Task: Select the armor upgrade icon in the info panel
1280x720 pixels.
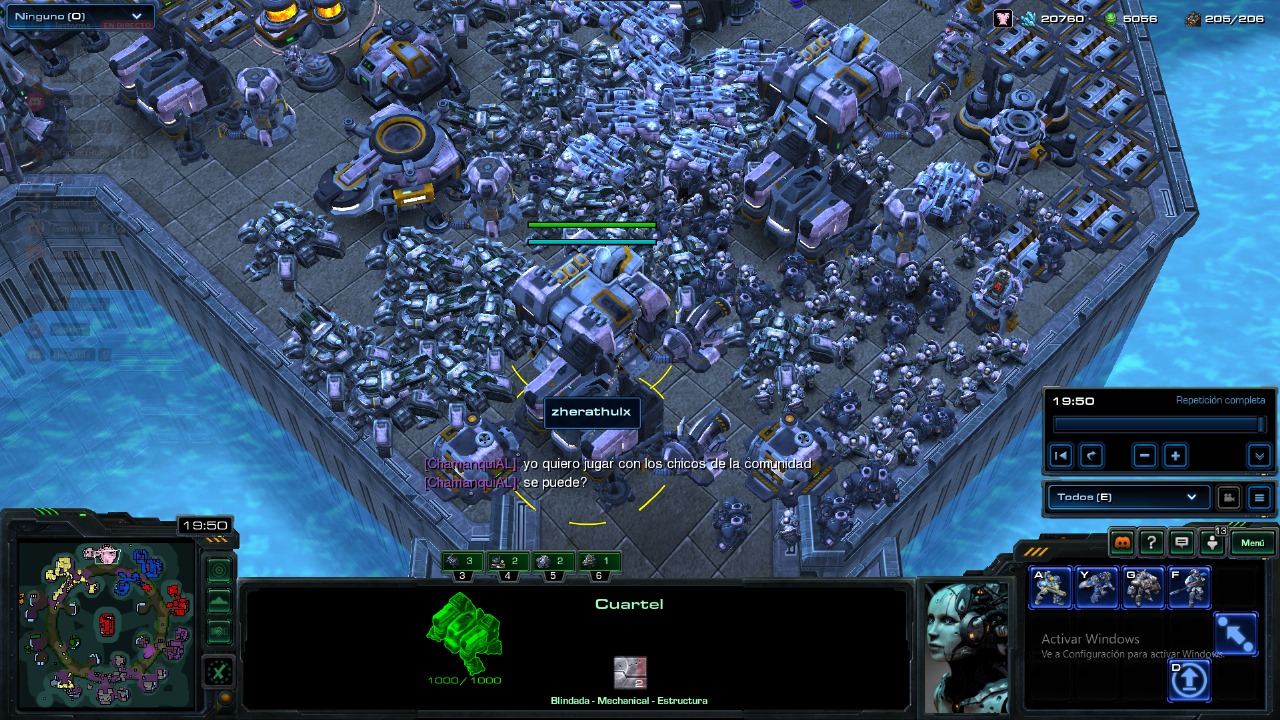Action: (x=630, y=673)
